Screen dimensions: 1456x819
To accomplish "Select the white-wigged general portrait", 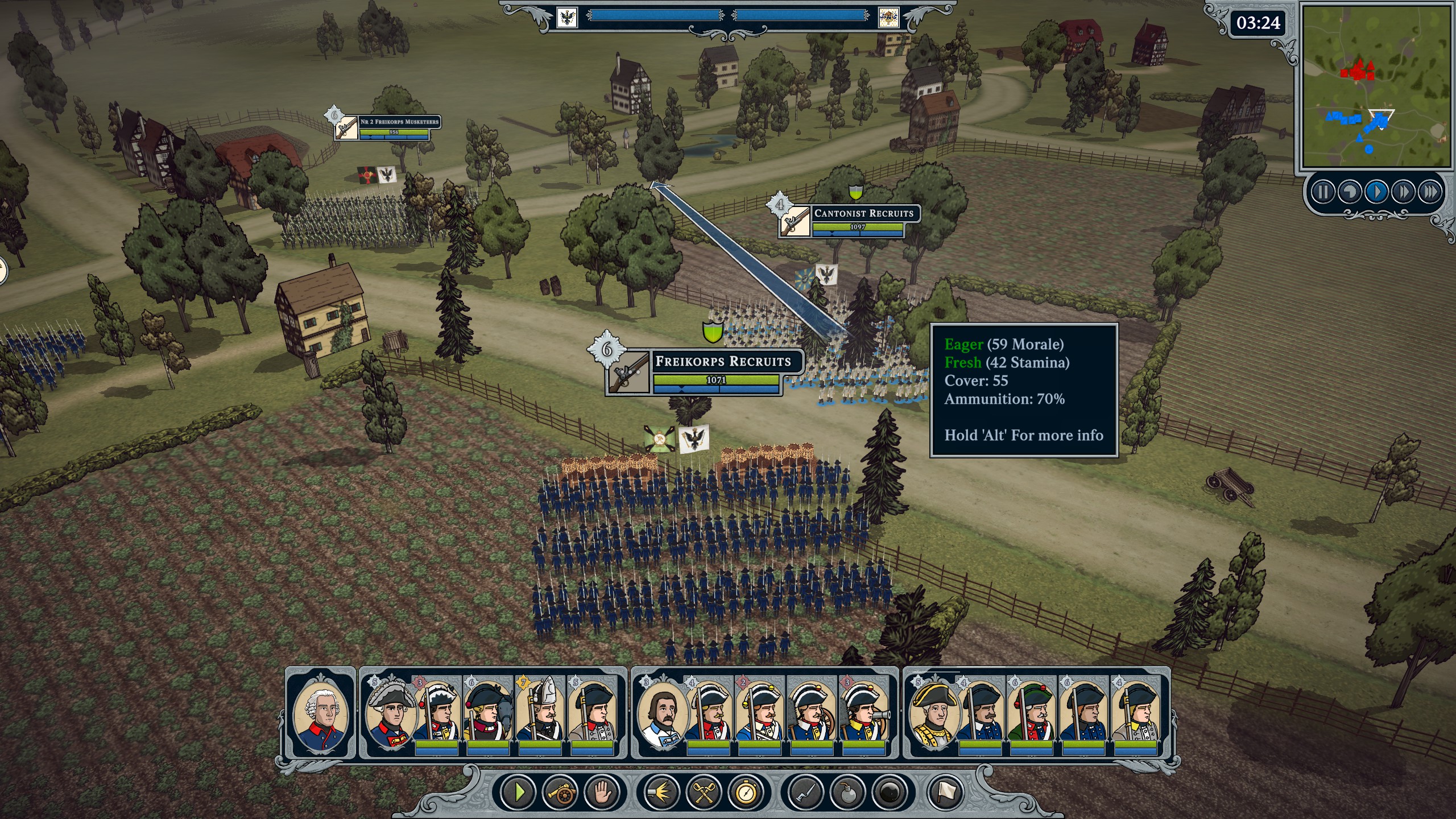I will click(x=321, y=714).
